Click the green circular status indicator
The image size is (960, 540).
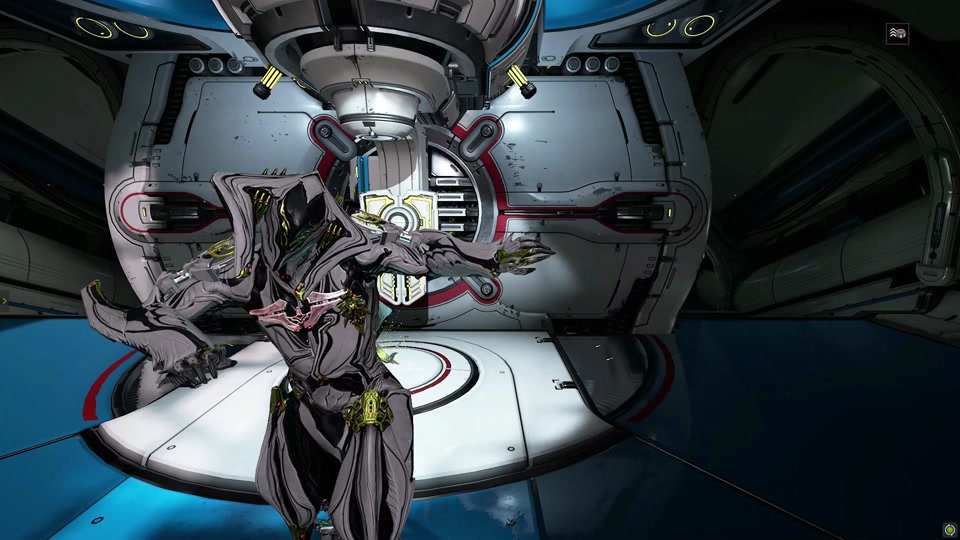[x=948, y=529]
